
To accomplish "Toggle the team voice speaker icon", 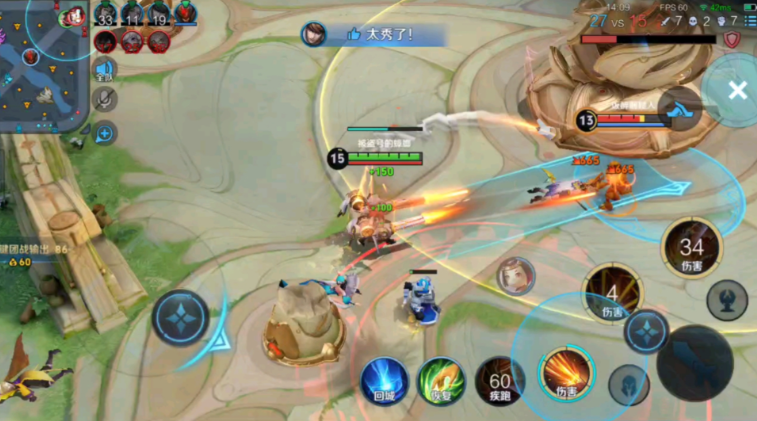I will 103,70.
